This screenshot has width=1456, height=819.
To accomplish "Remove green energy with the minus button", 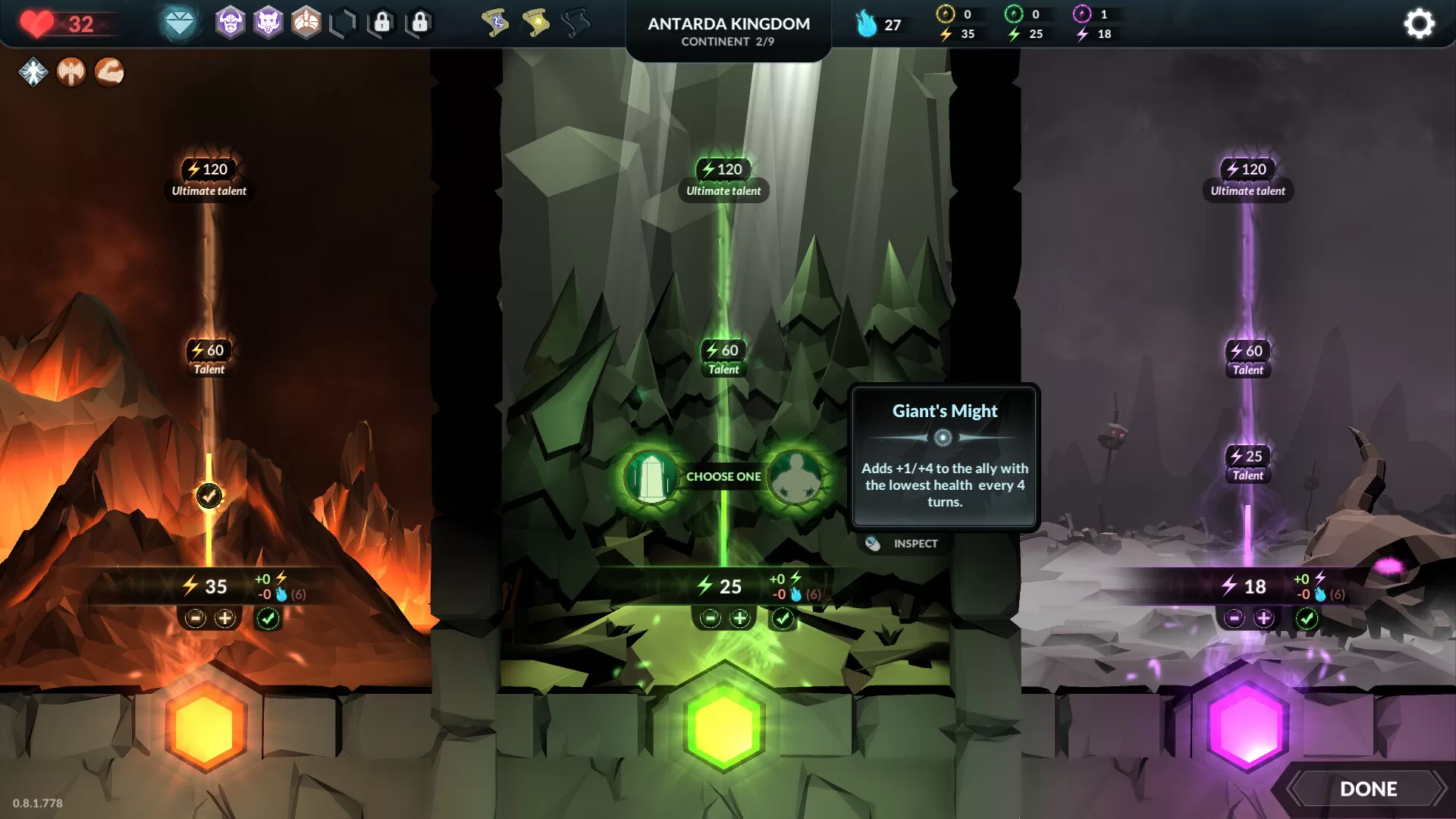I will [710, 618].
